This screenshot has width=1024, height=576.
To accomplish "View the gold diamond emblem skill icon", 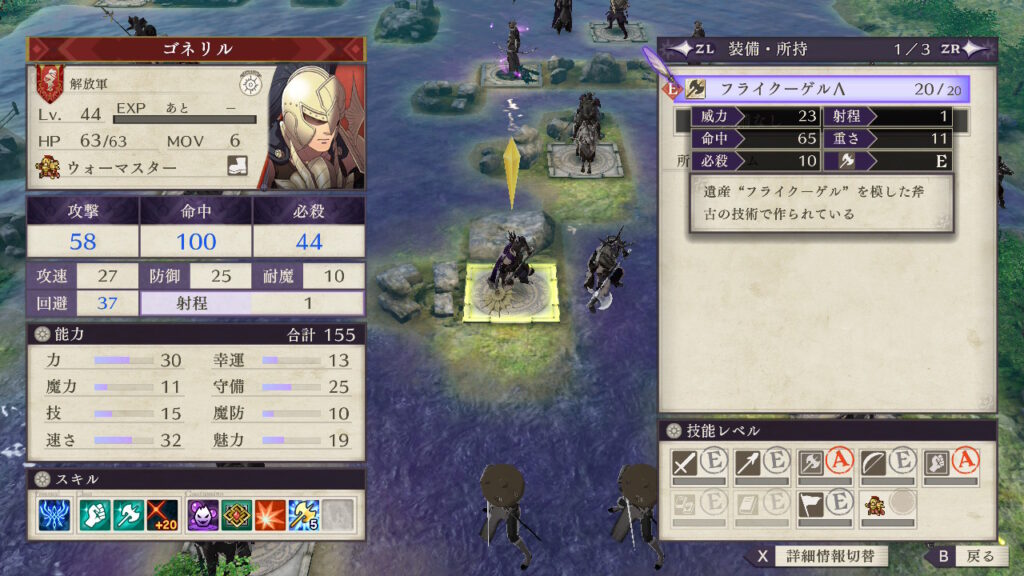I will click(237, 514).
